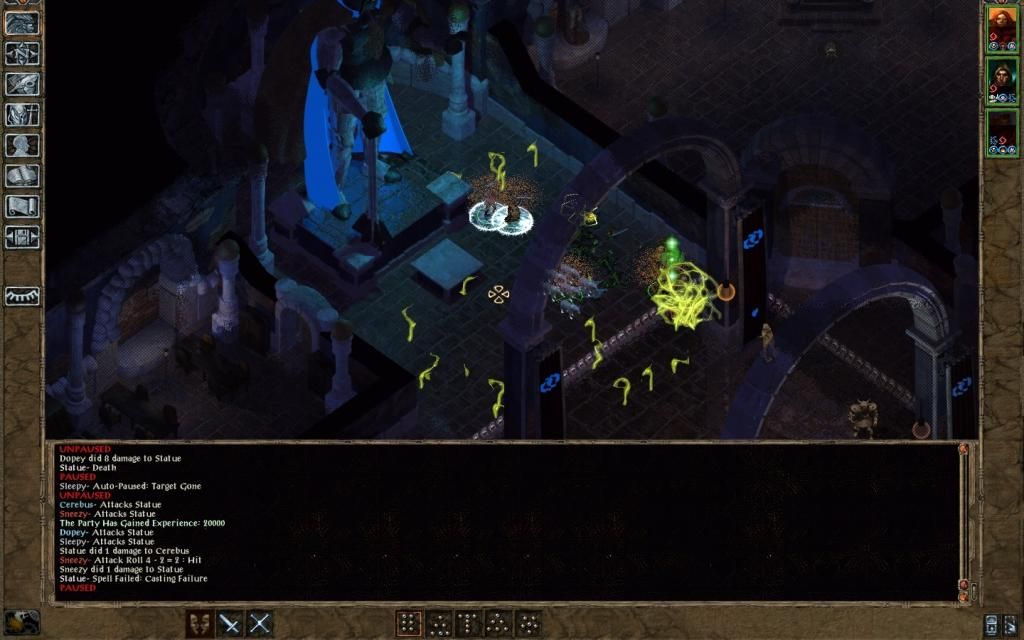
Task: Open the inventory screen with the armored figure
Action: pos(22,114)
